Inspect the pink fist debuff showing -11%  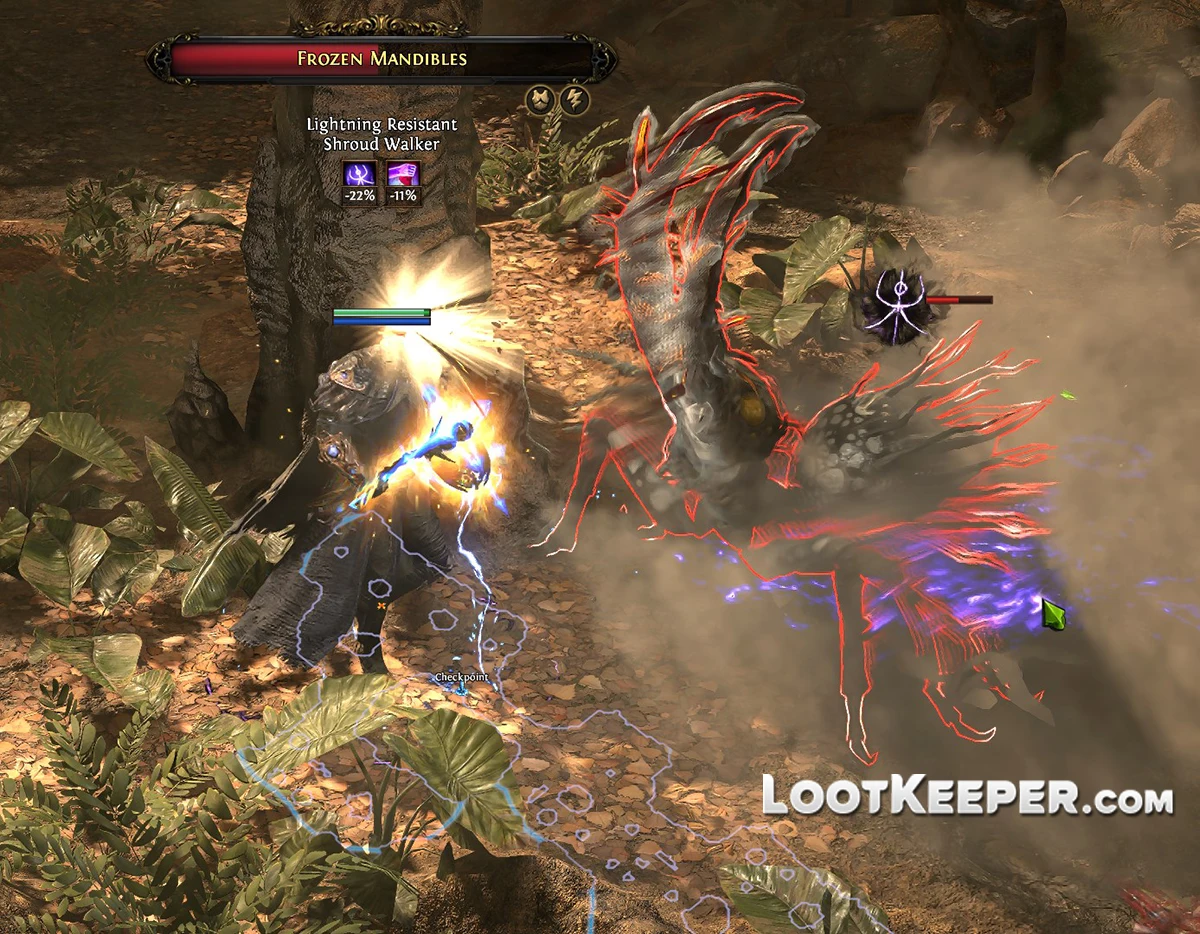point(403,174)
